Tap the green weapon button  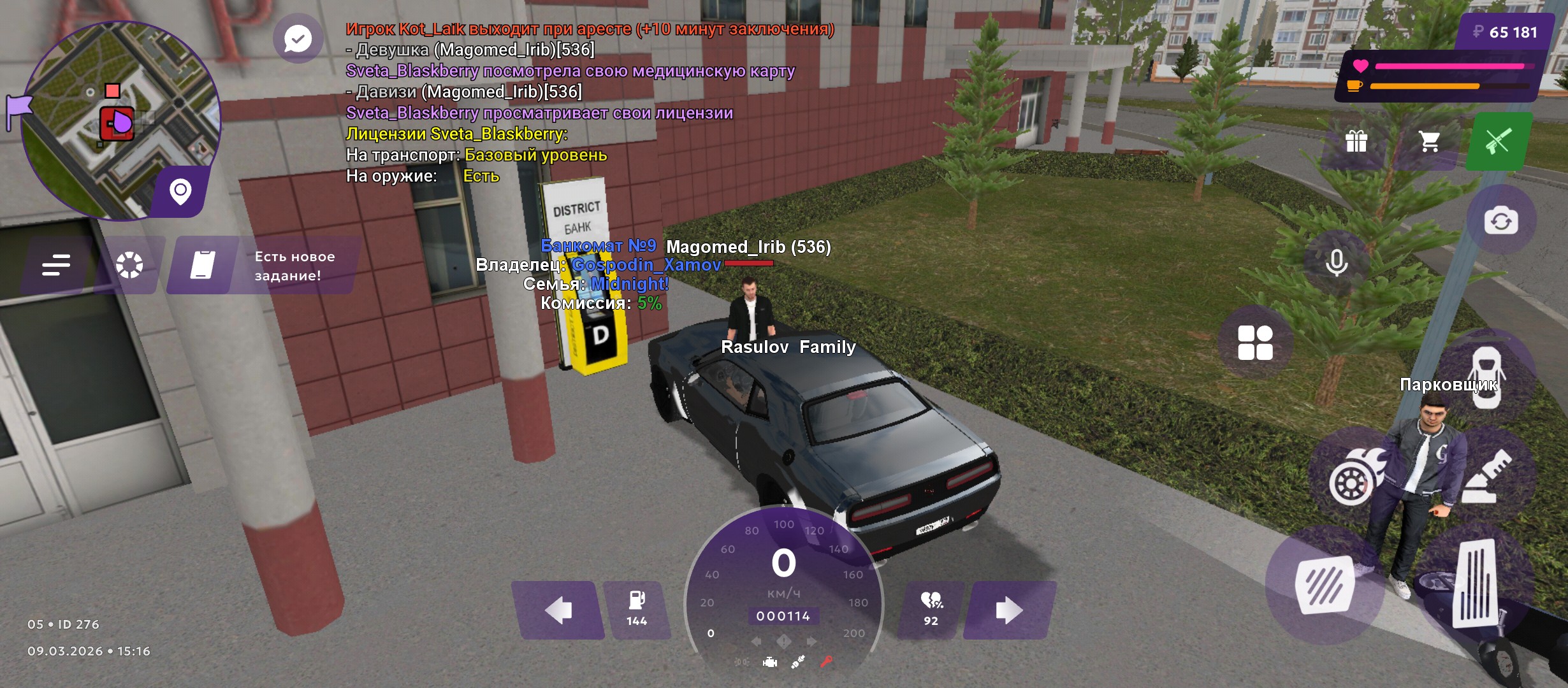click(x=1499, y=141)
